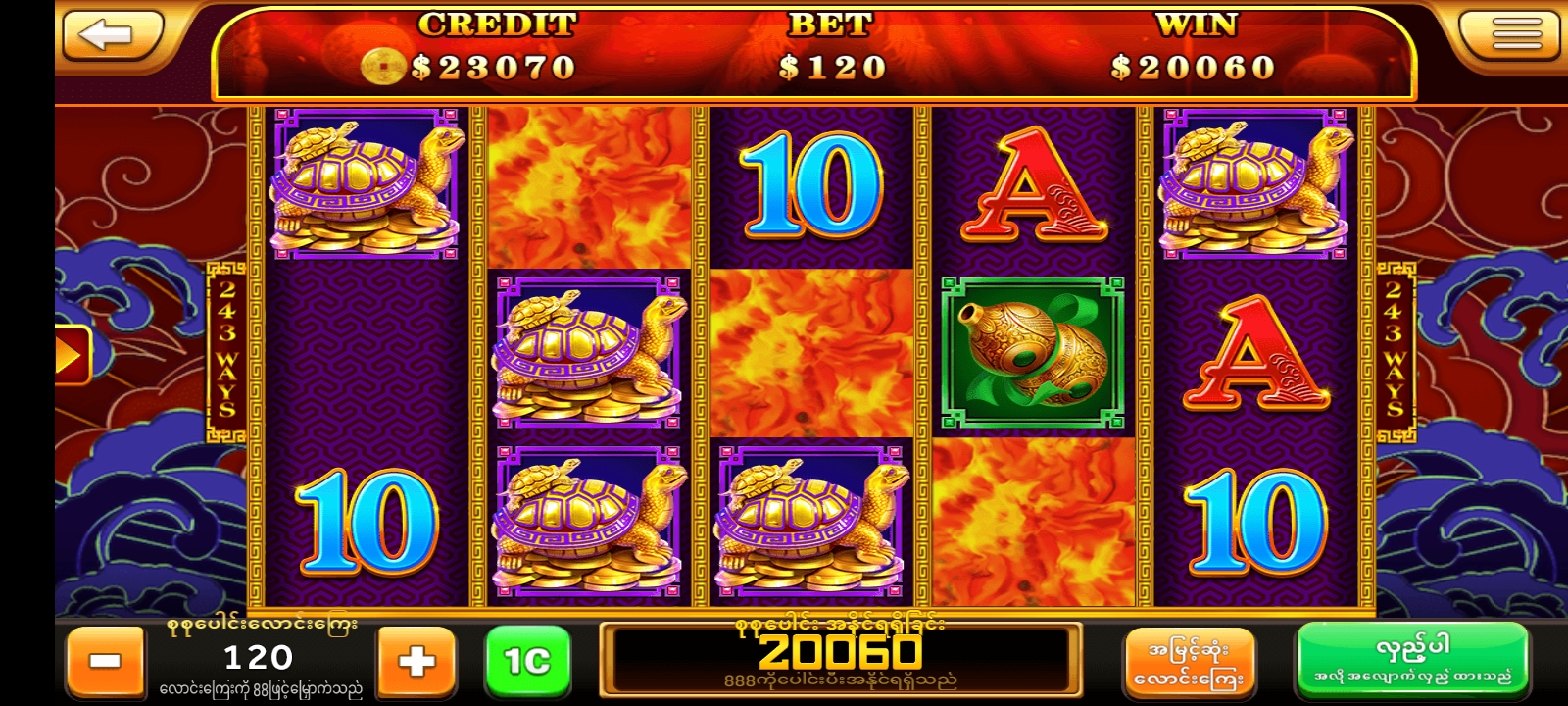This screenshot has width=1568, height=706.
Task: Tap the green 1C denomination button
Action: pyautogui.click(x=527, y=661)
